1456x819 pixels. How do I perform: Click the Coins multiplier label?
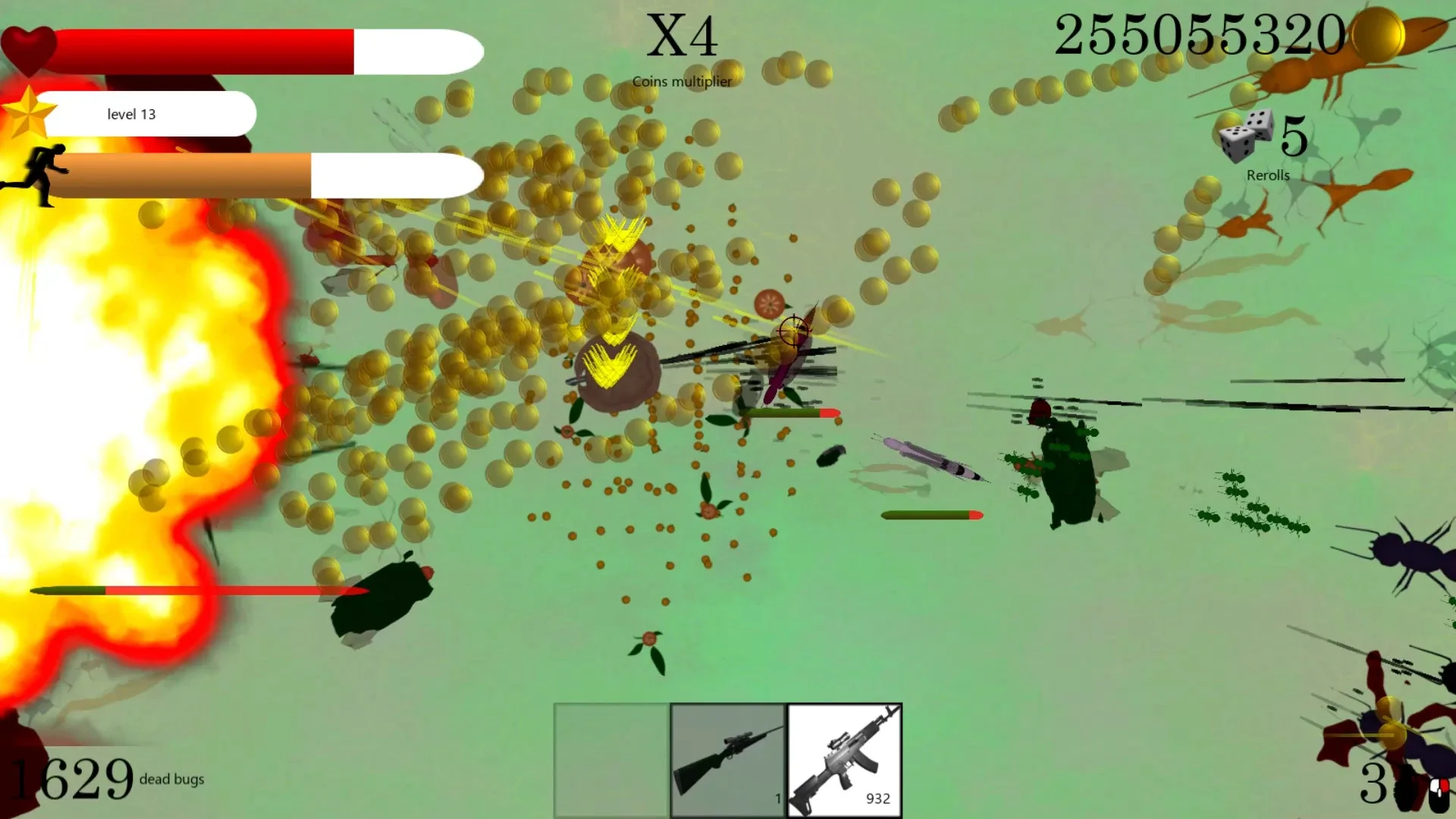tap(682, 80)
